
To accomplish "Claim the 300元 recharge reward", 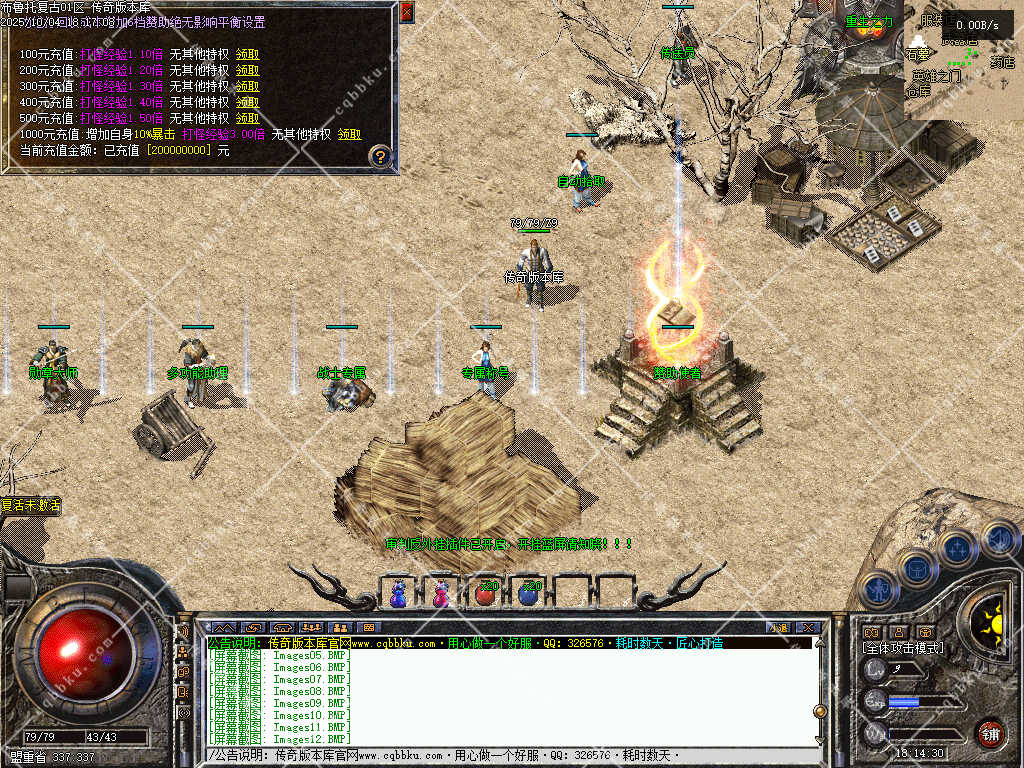I will point(247,86).
